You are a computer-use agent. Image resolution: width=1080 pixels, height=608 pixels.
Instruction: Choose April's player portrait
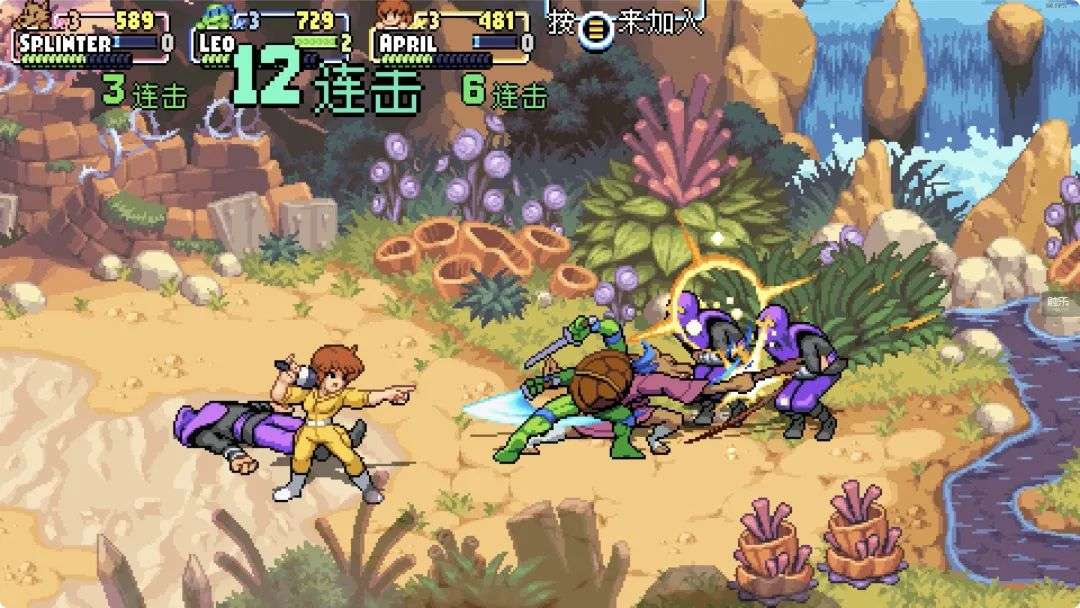pyautogui.click(x=393, y=14)
